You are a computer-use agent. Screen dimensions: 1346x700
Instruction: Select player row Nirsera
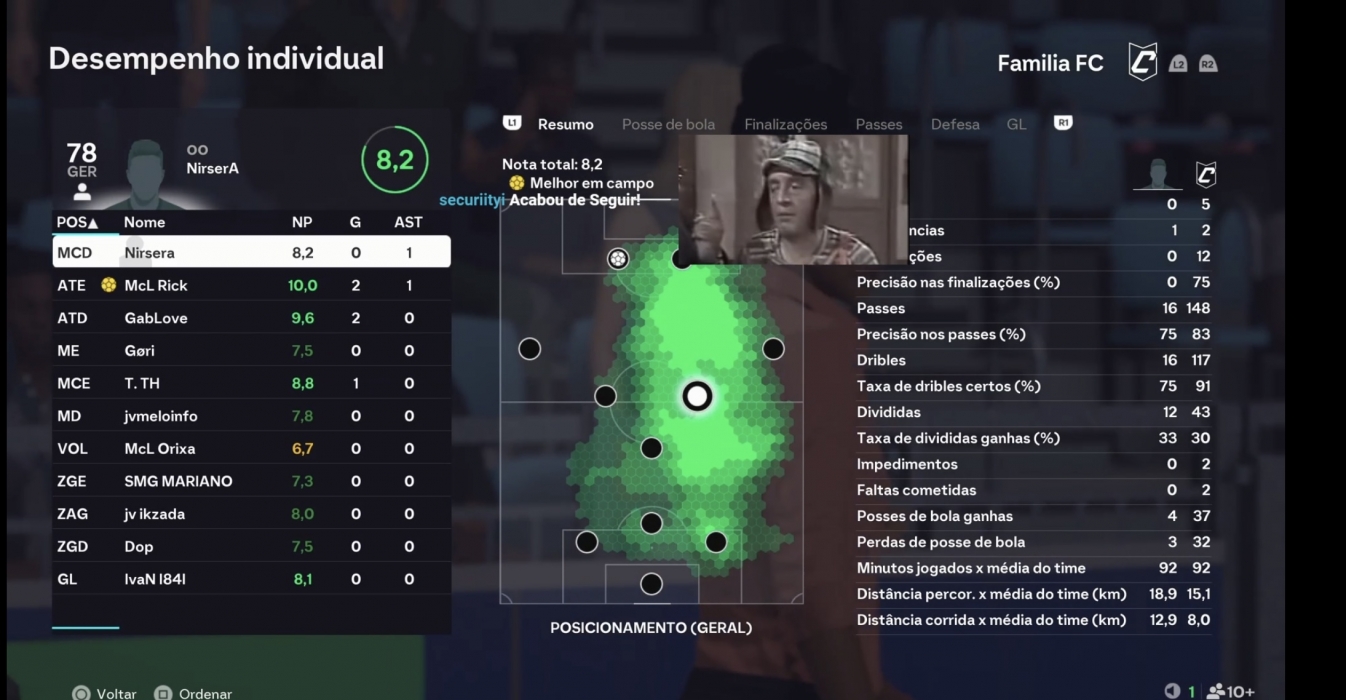point(250,253)
